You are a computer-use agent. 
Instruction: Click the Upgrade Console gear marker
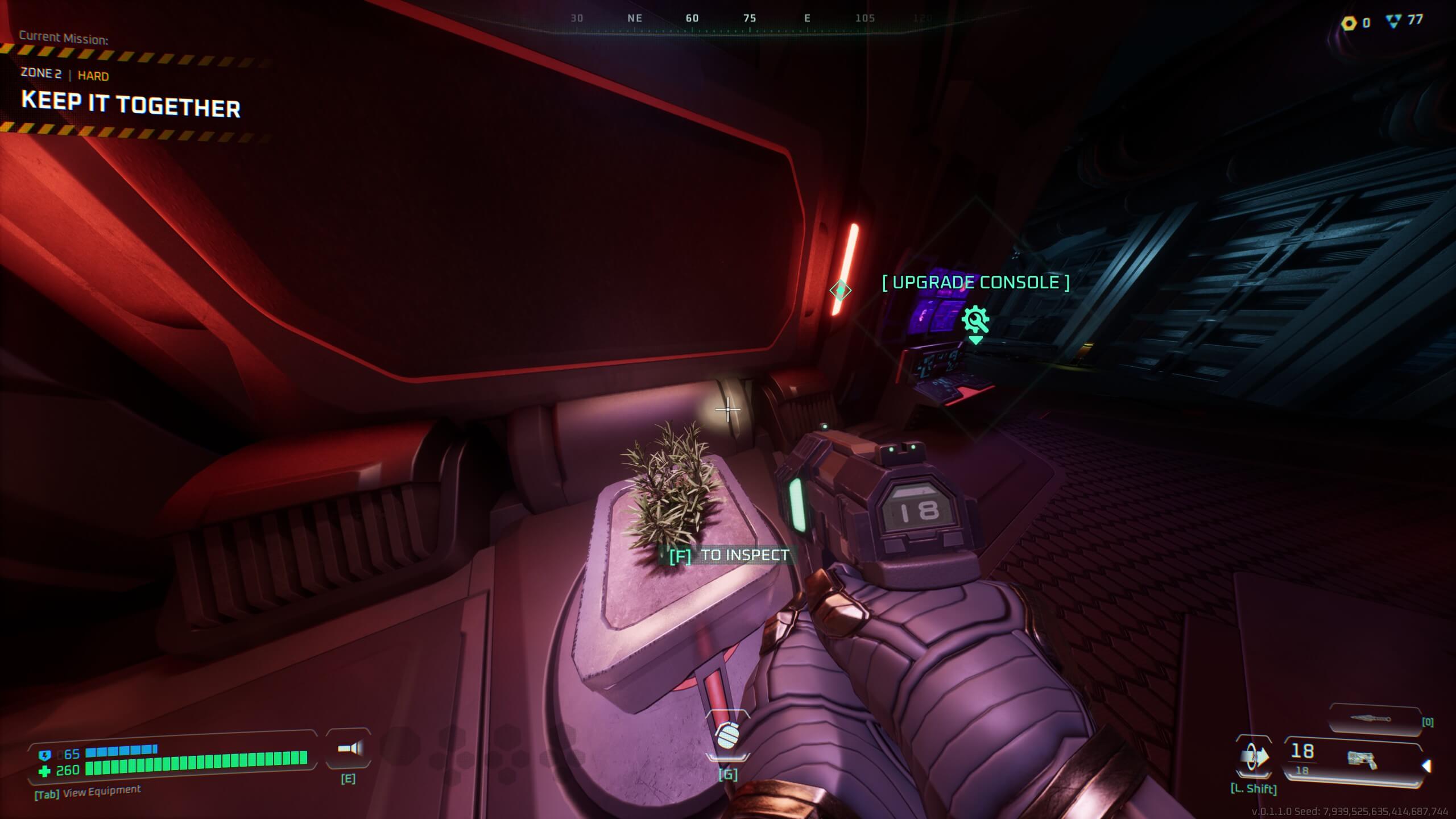pos(975,320)
